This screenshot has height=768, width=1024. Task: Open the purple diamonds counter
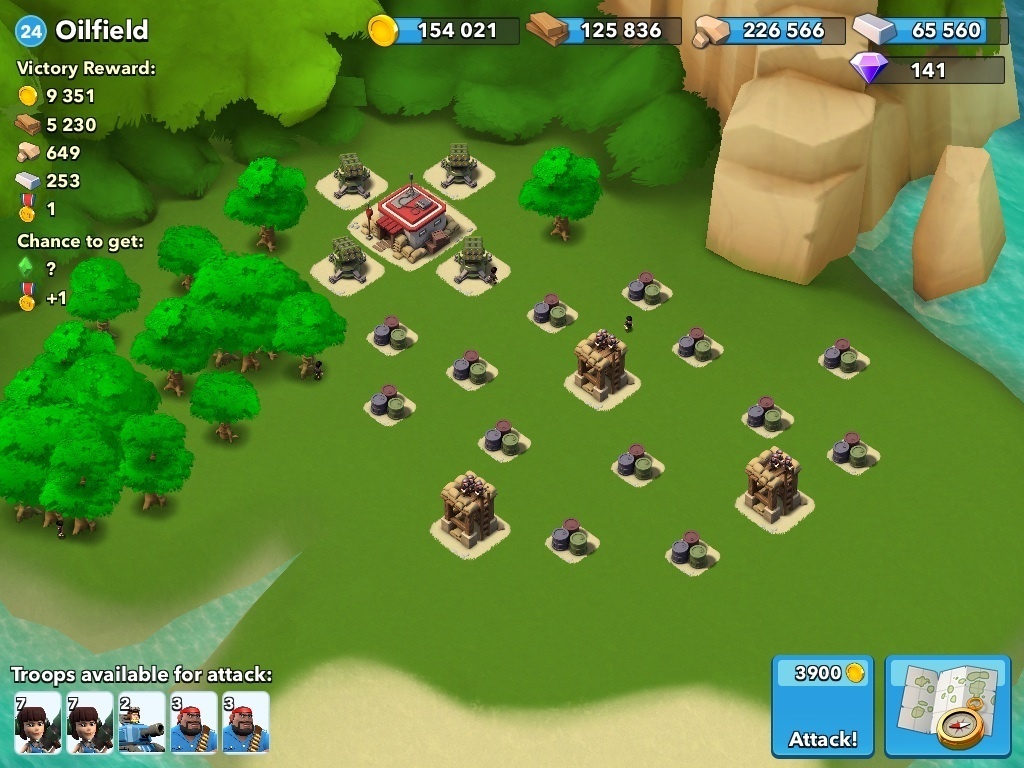[x=926, y=70]
